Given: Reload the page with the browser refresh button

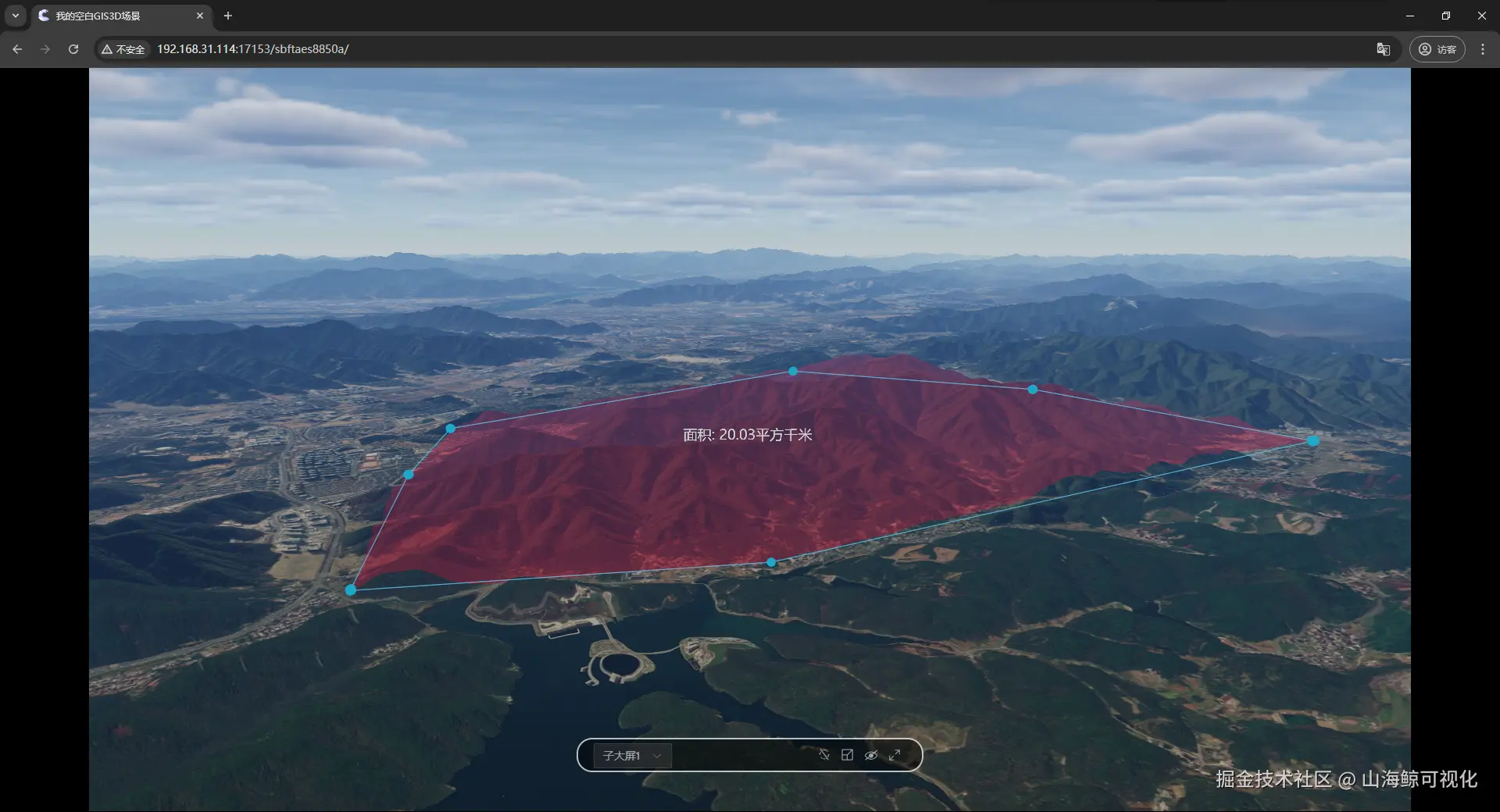Looking at the screenshot, I should tap(73, 49).
